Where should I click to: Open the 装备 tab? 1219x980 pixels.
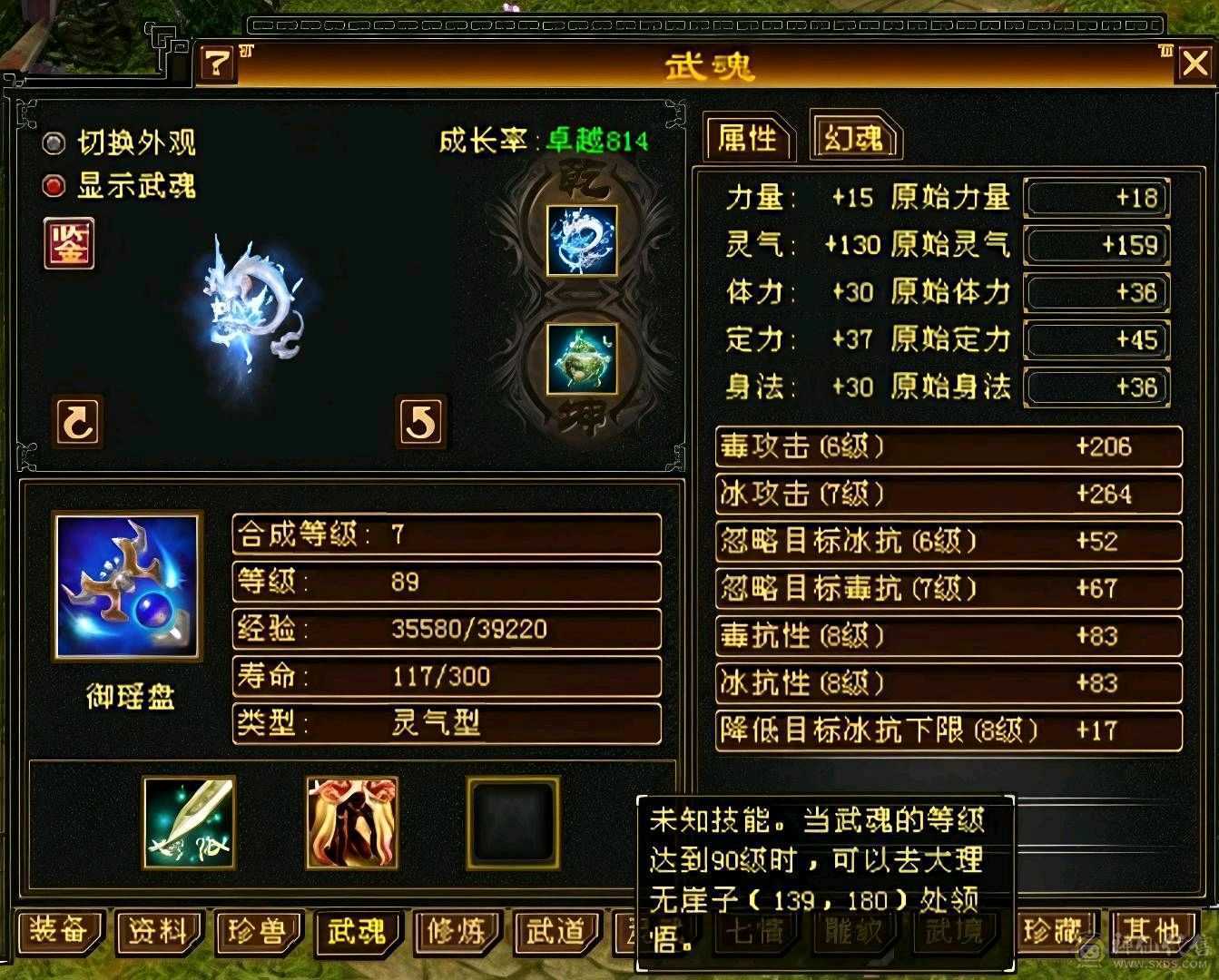pyautogui.click(x=58, y=932)
